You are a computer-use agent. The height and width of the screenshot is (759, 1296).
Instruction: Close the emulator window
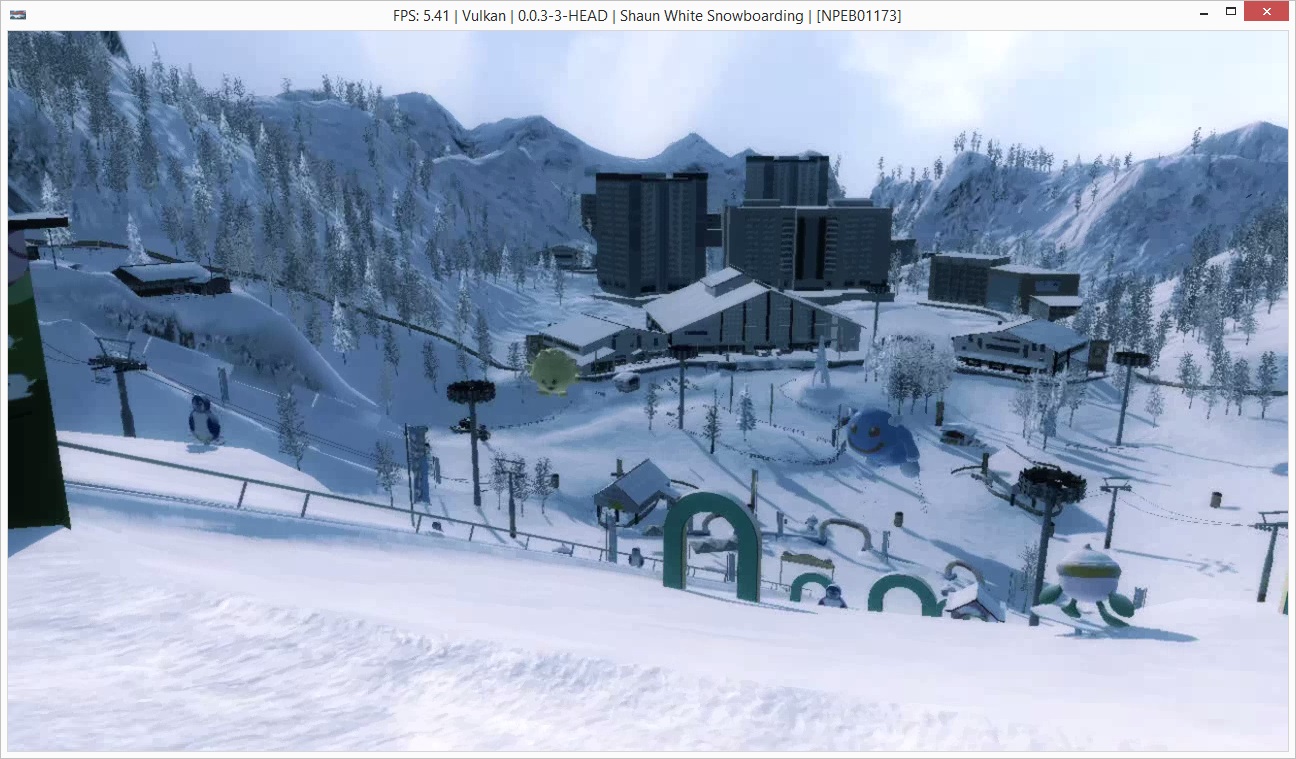click(1266, 12)
